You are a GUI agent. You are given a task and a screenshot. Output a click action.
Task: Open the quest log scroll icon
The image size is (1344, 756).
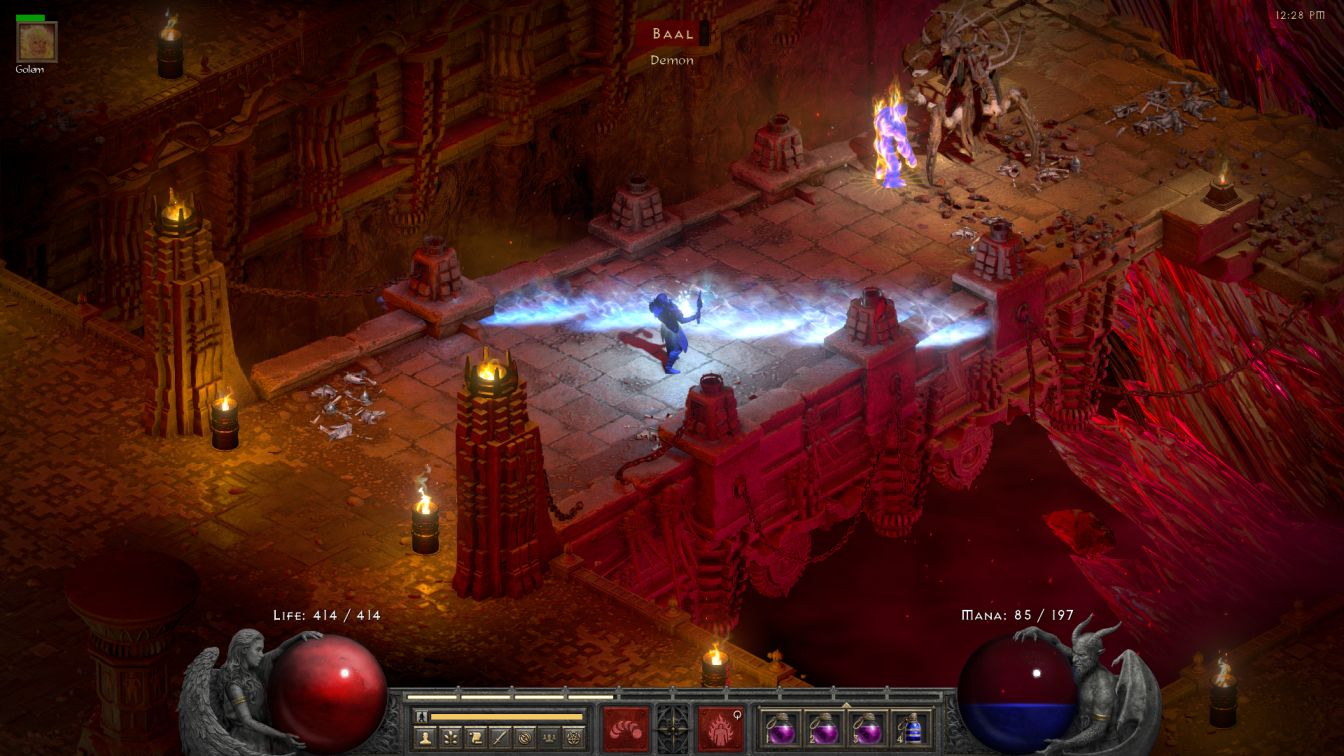pos(475,738)
